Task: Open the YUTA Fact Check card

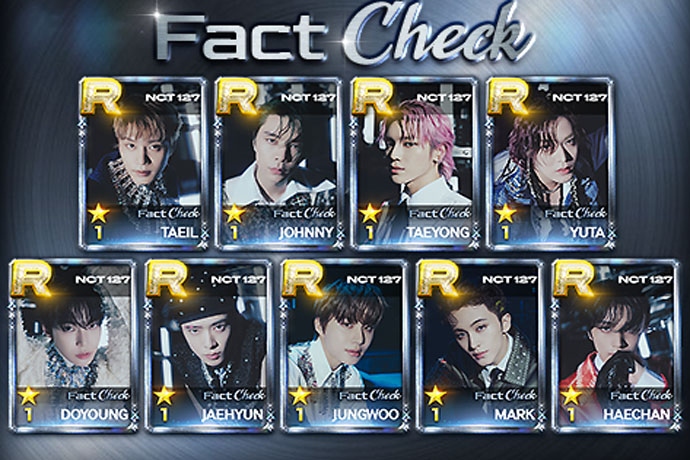Action: coord(547,163)
